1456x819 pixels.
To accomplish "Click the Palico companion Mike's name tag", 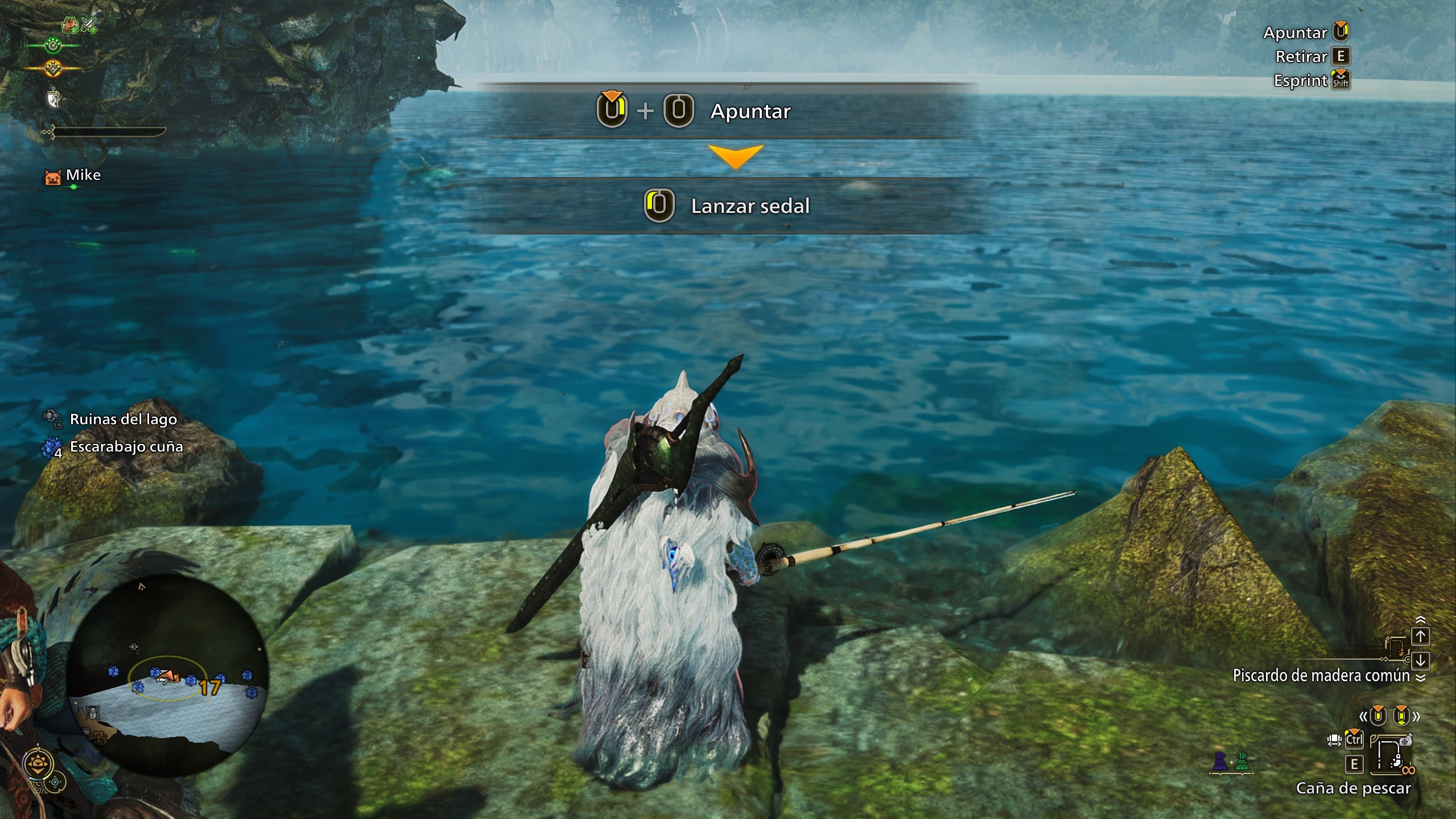I will pyautogui.click(x=83, y=175).
